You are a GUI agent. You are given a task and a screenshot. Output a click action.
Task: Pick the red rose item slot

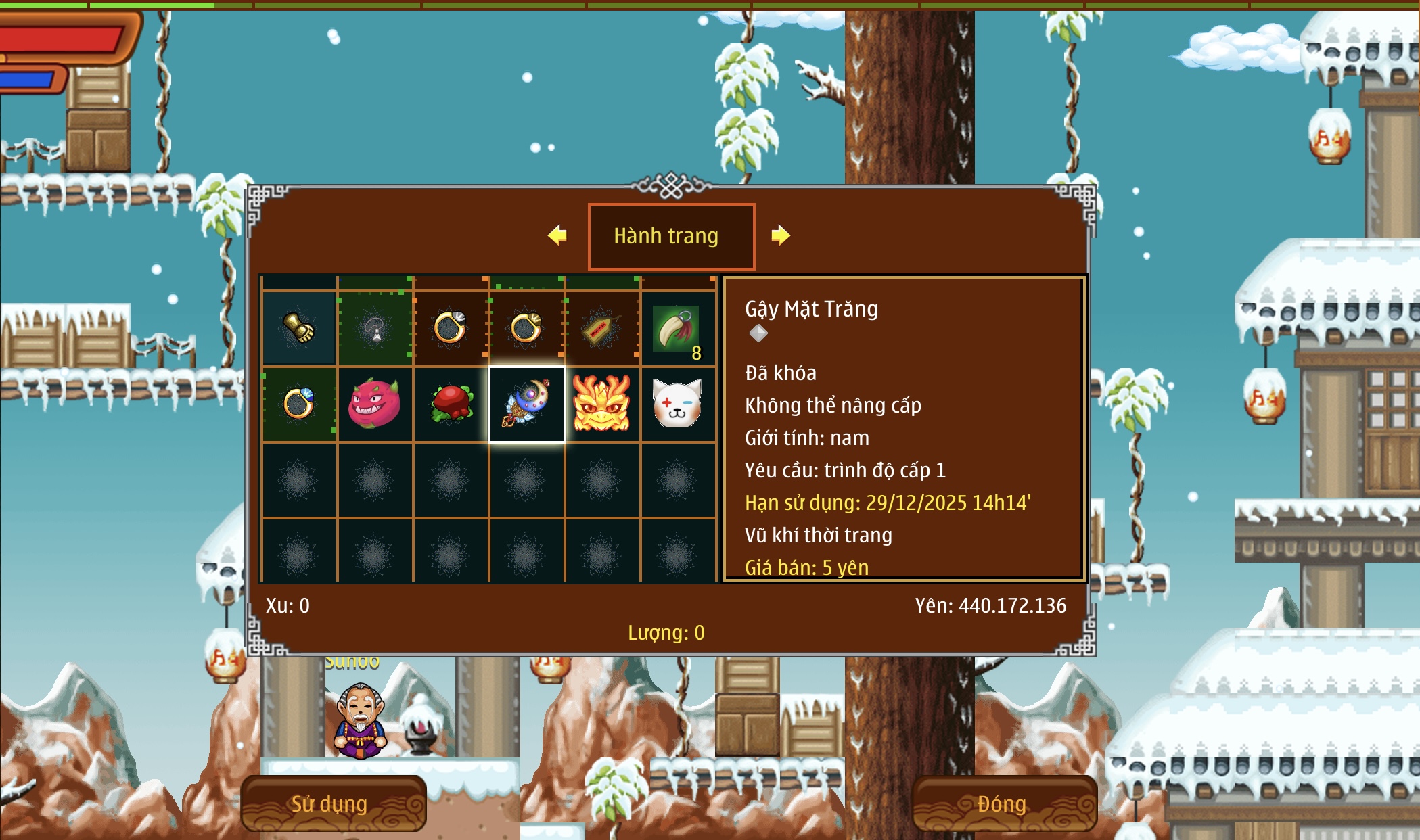point(451,404)
